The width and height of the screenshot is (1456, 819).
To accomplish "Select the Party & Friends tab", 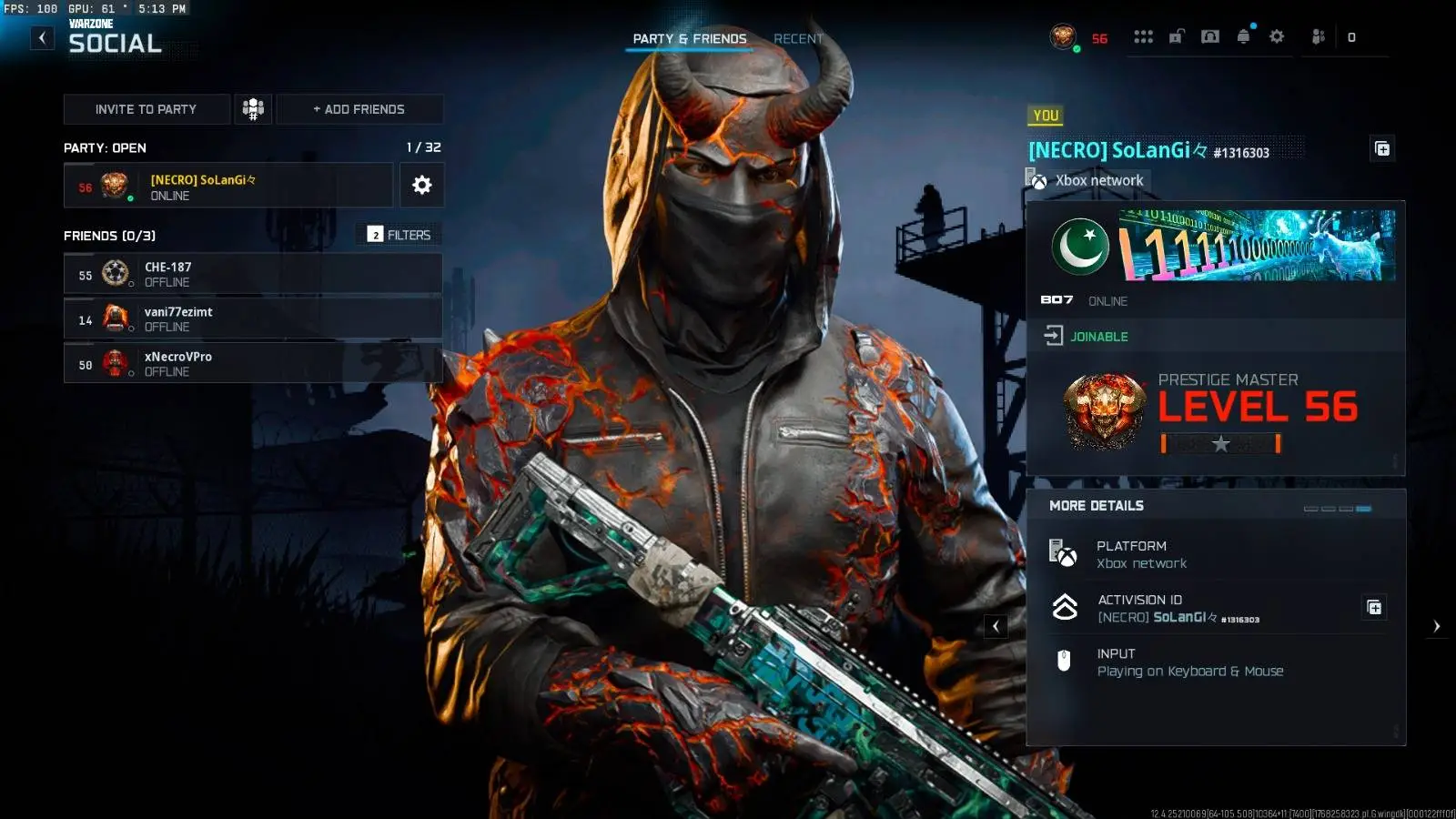I will [x=687, y=38].
